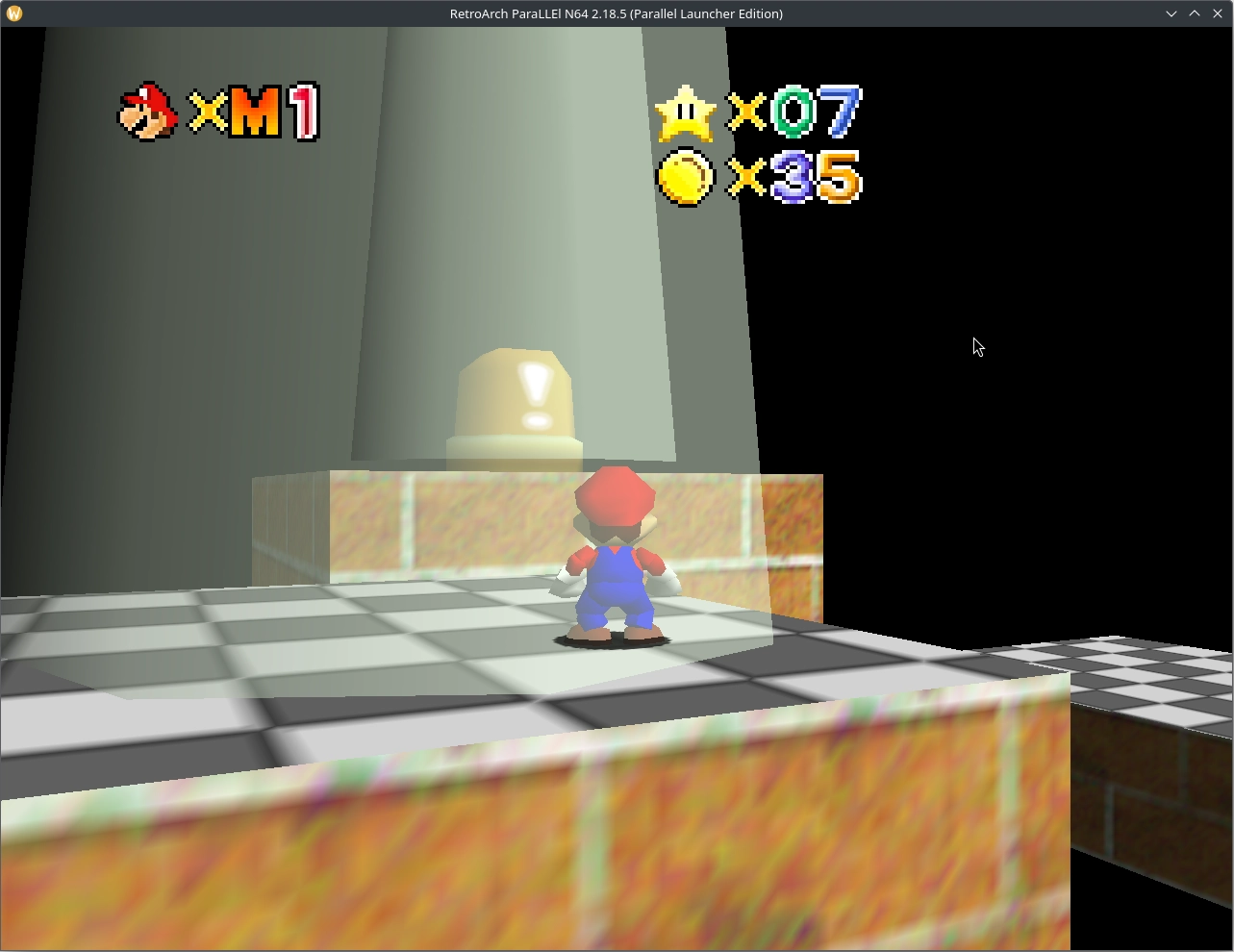Click the Wine launcher icon in the title bar
Screen dimensions: 1234x952
[14, 13]
